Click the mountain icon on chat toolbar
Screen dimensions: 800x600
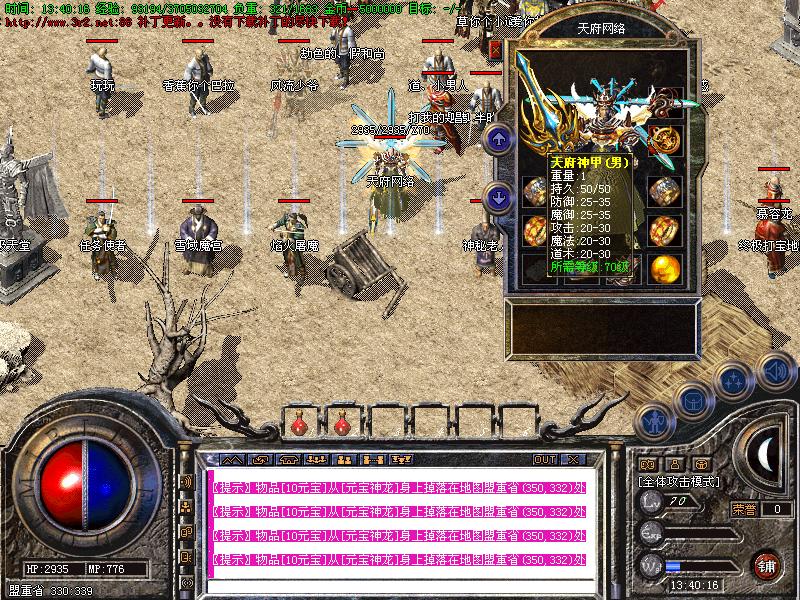tap(232, 460)
